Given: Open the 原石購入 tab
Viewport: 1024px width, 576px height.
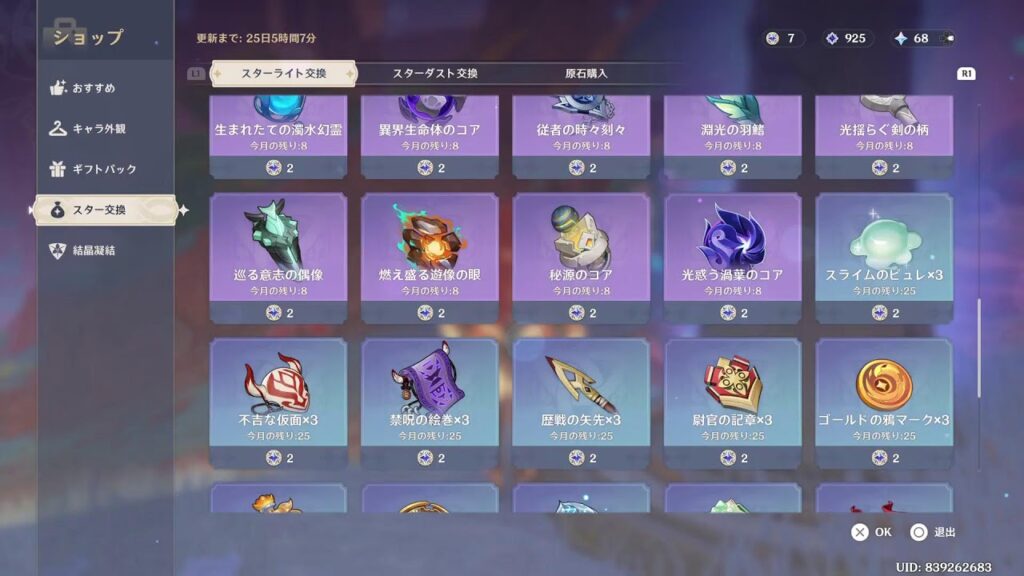Looking at the screenshot, I should 586,73.
